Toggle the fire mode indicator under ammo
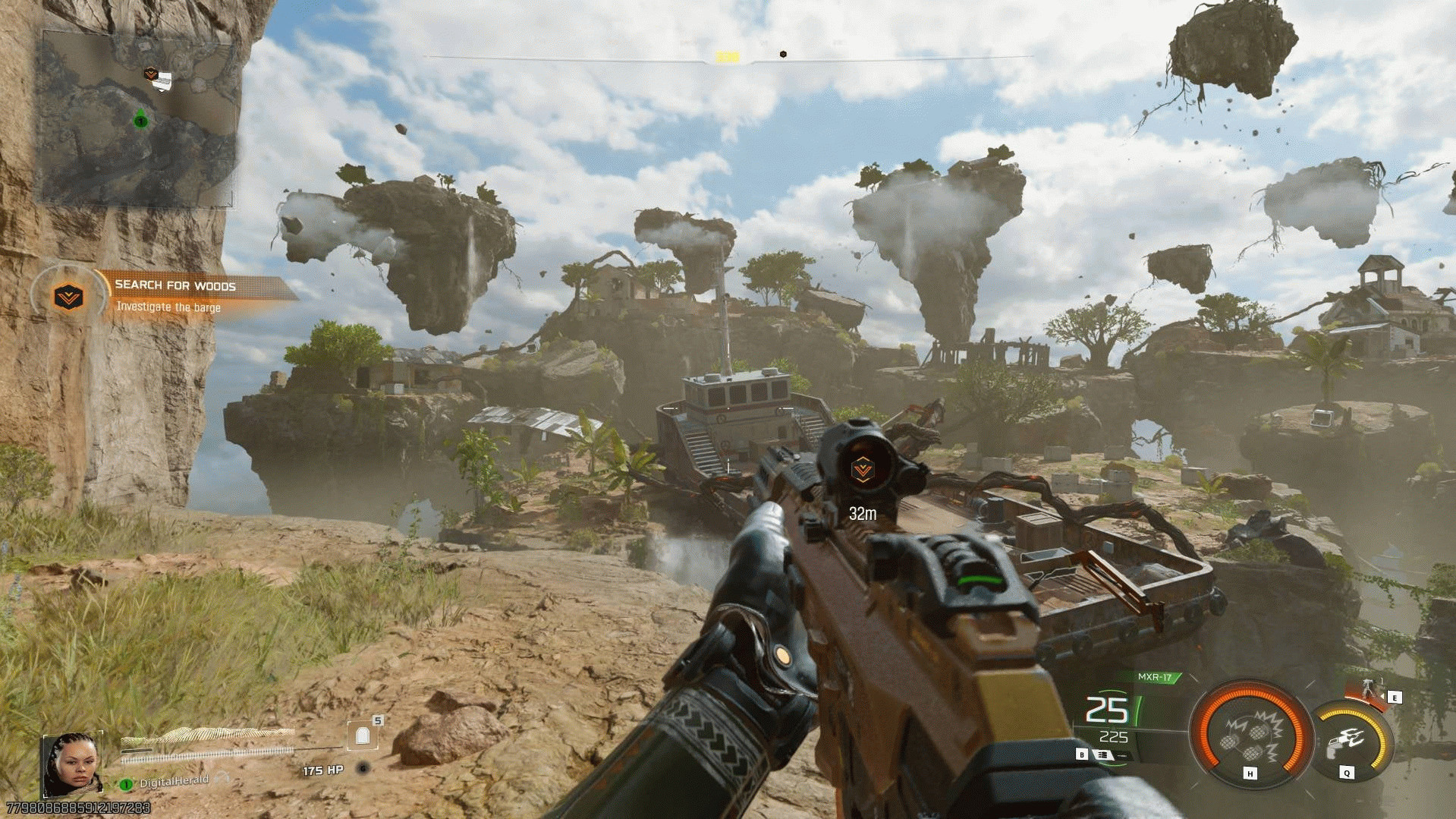Screen dimensions: 1456x819 [1102, 755]
